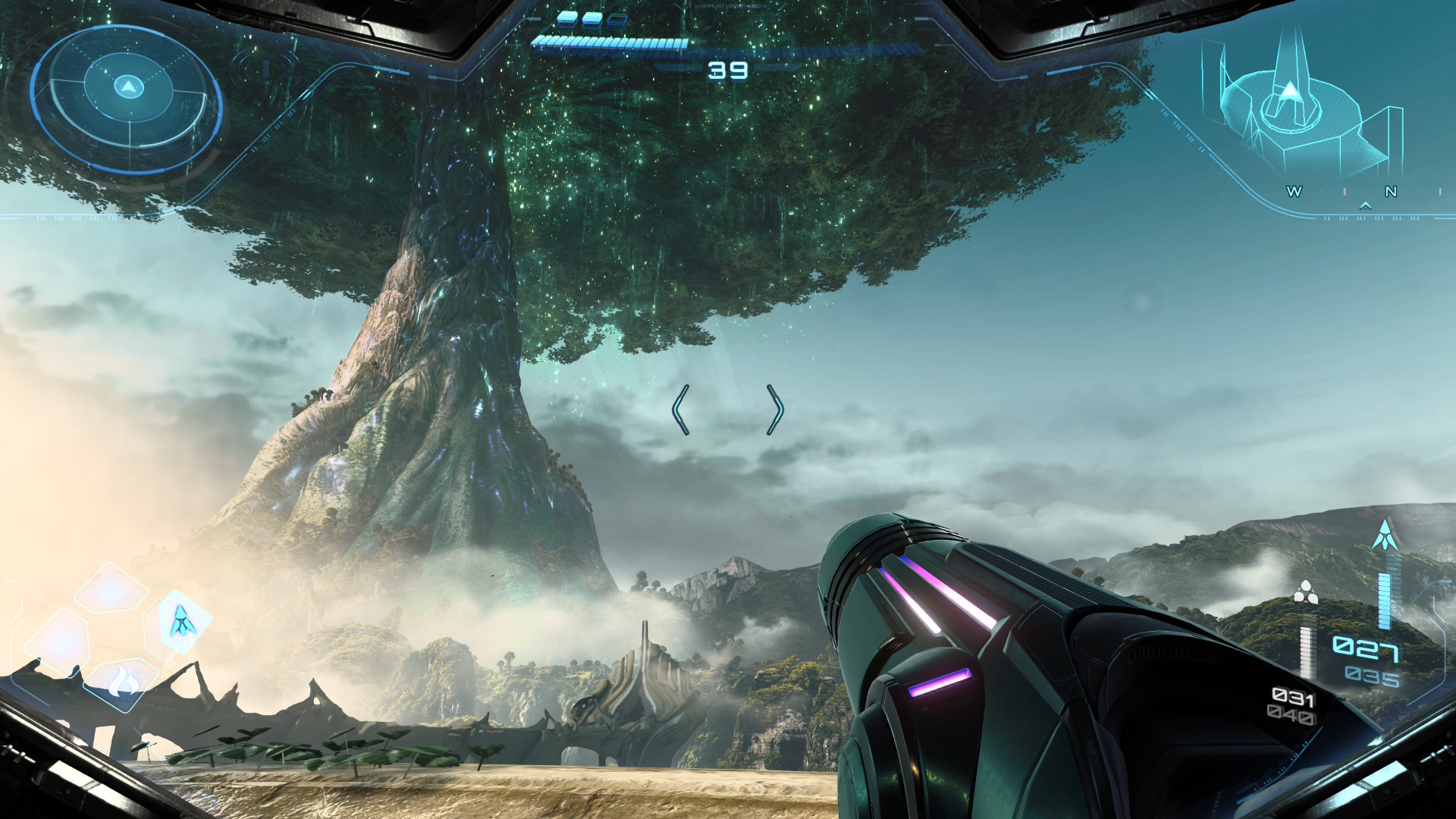This screenshot has width=1456, height=819.
Task: Select the missile slot in the weapon wheel
Action: point(180,622)
